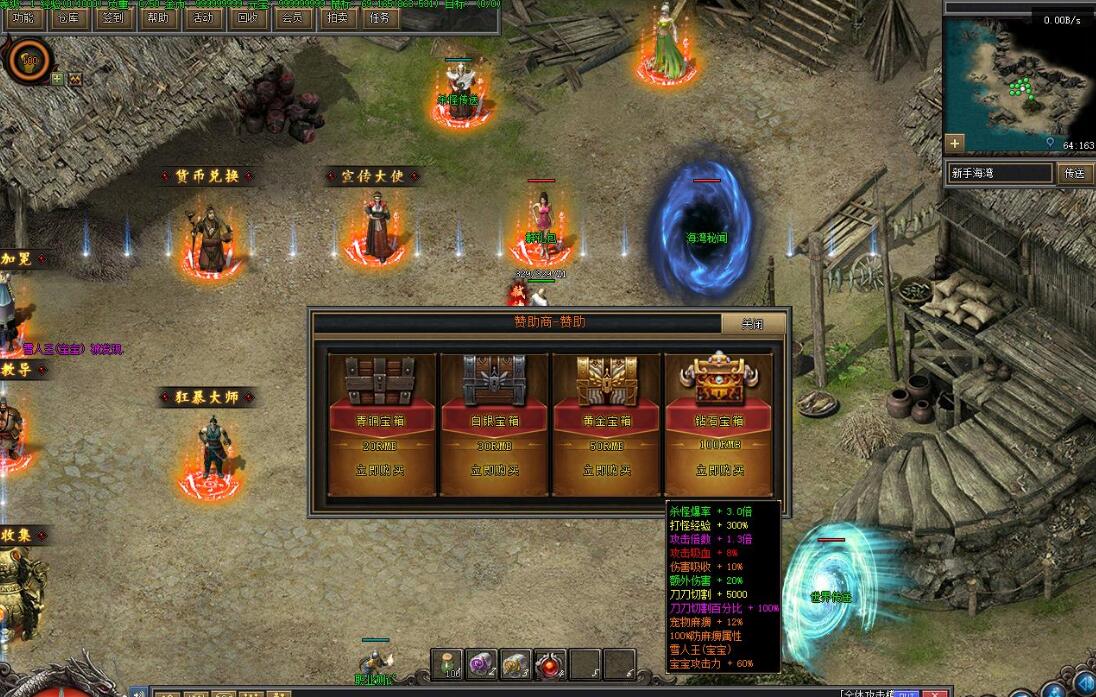Screen dimensions: 1096x697
Task: Click the 传送 teleport button
Action: [x=1074, y=173]
